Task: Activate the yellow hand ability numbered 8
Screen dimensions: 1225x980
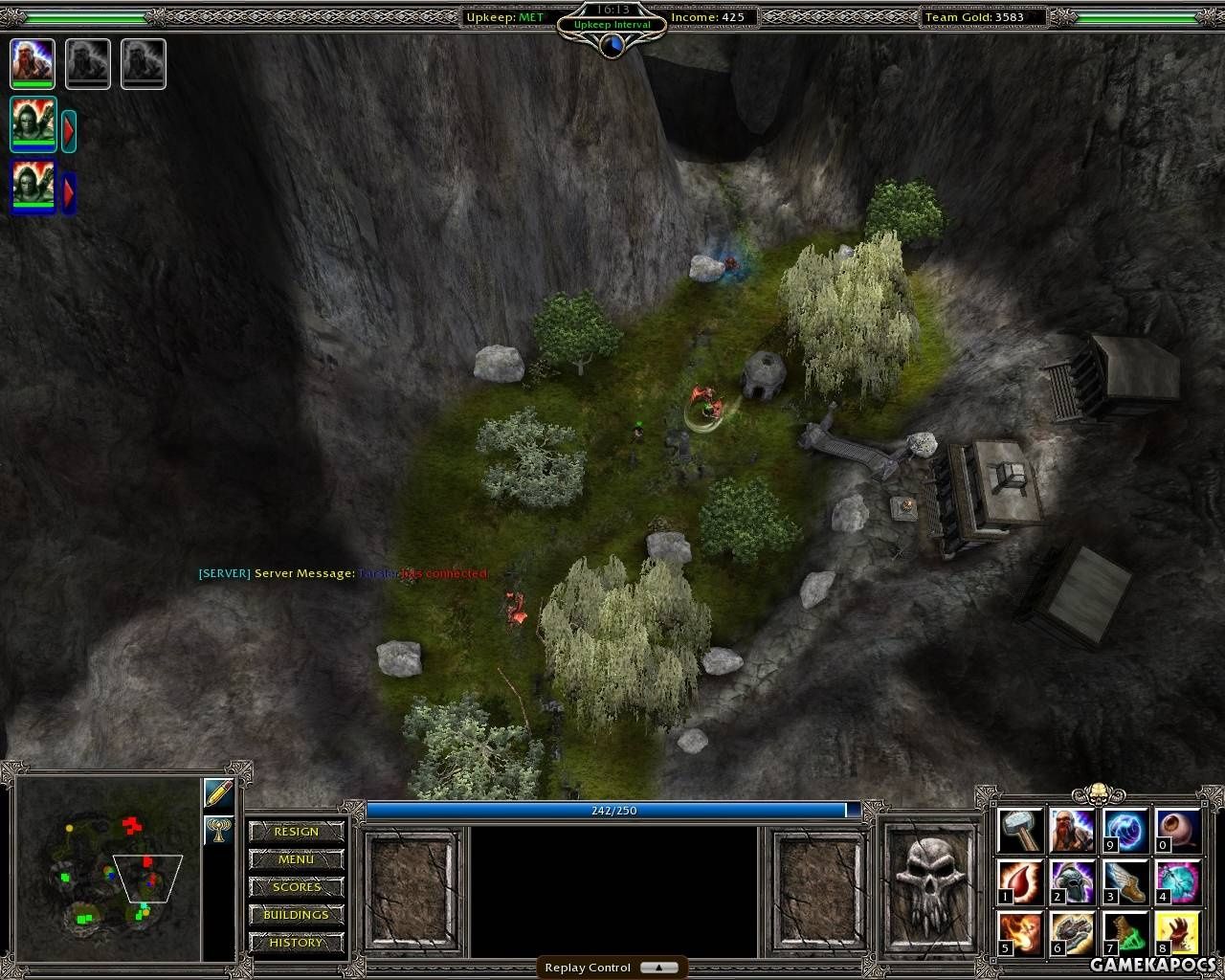Action: click(1177, 934)
